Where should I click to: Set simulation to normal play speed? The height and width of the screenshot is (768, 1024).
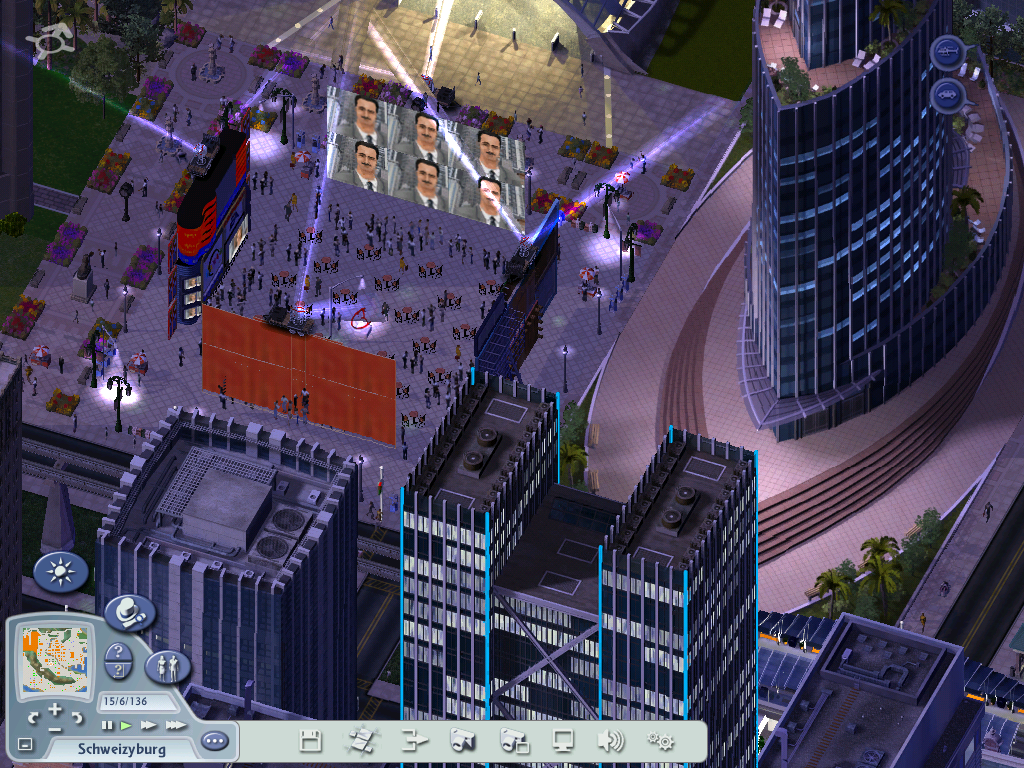(126, 724)
